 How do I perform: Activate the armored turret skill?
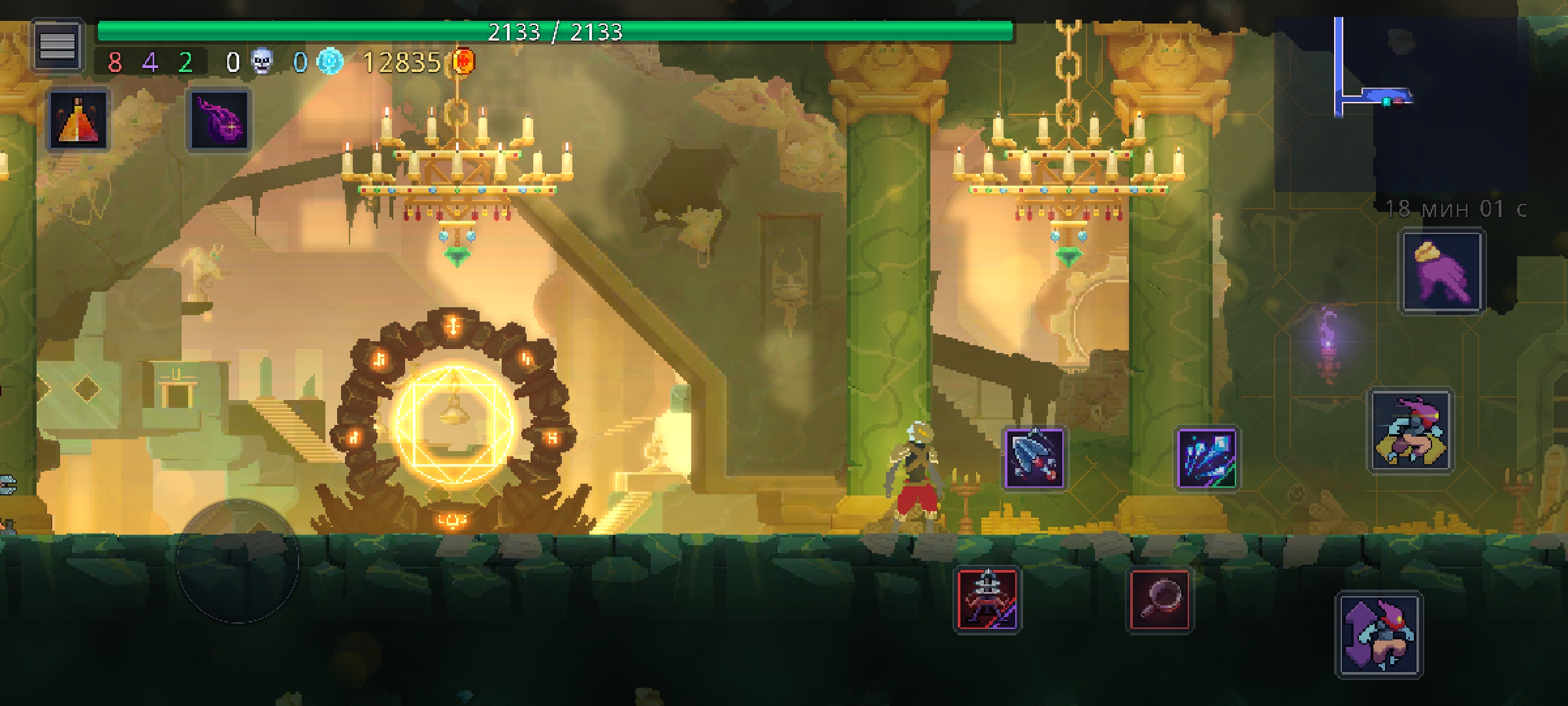[987, 599]
